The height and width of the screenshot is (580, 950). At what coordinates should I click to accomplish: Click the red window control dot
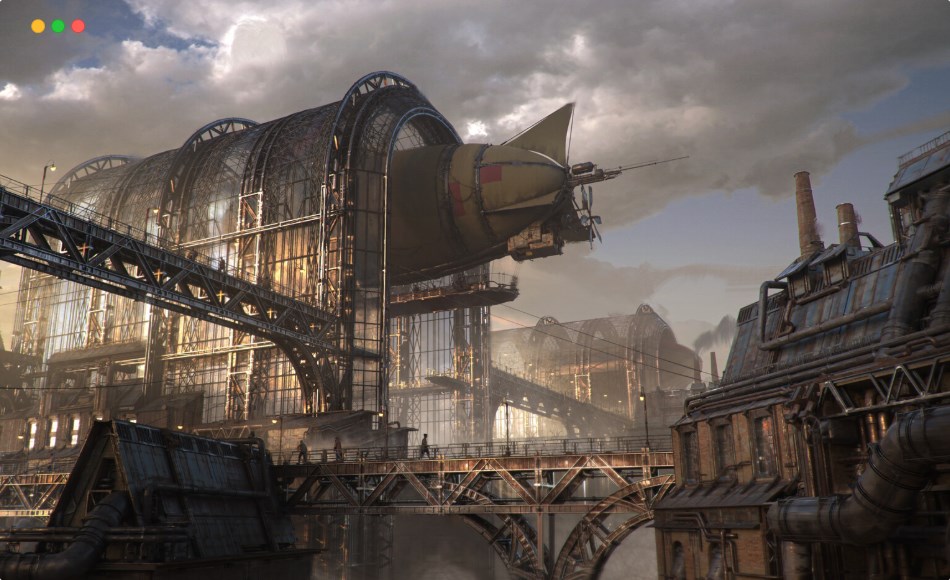(x=78, y=26)
